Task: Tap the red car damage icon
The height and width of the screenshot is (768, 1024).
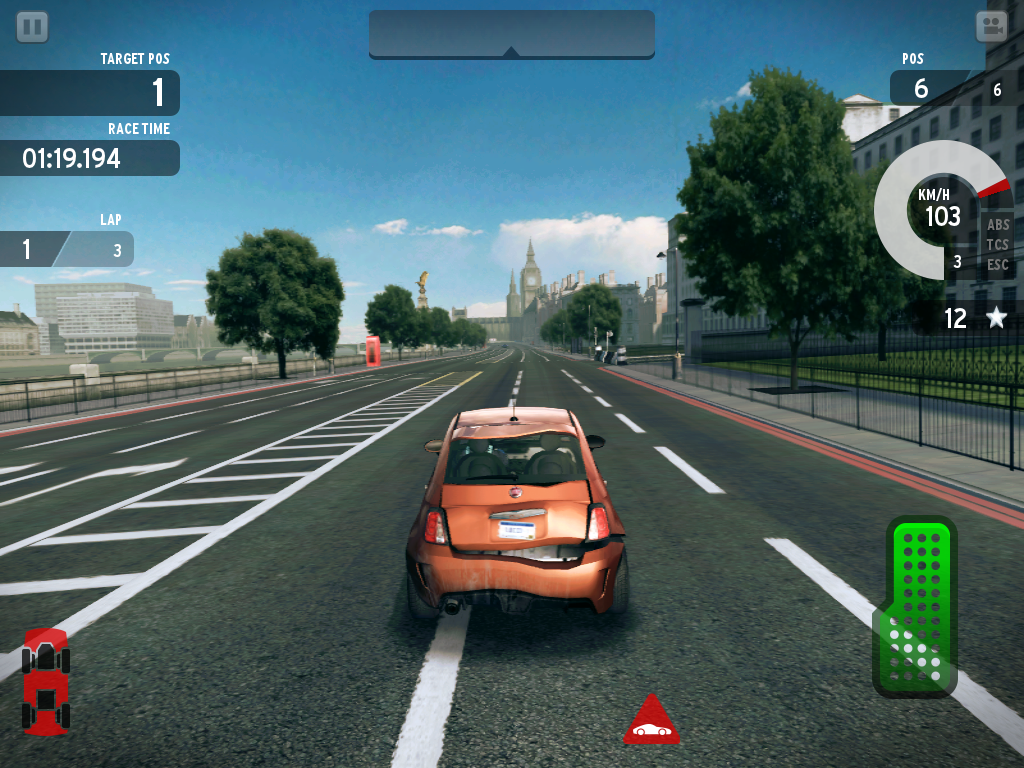Action: point(45,681)
